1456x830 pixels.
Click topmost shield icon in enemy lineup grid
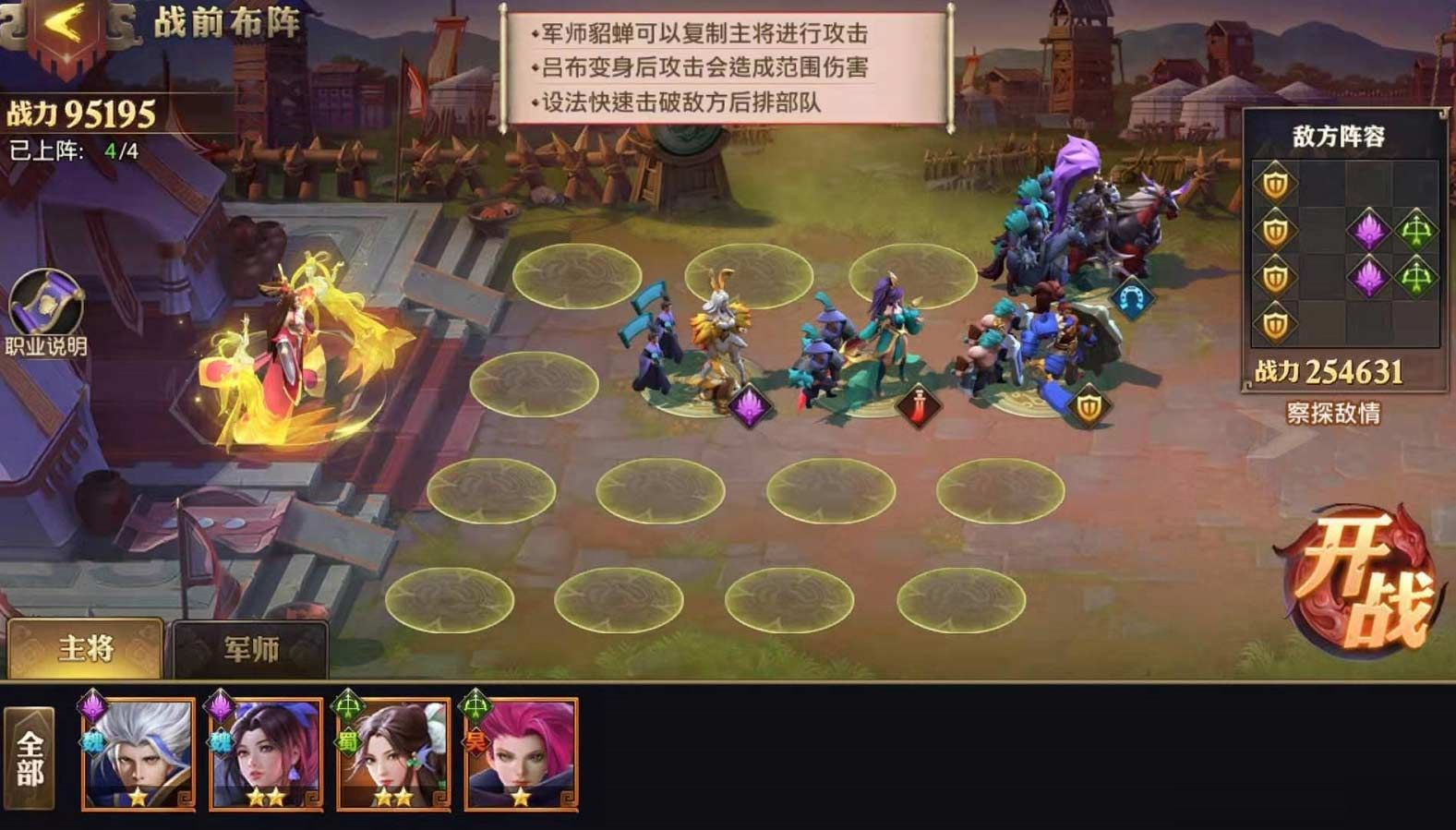click(1275, 181)
